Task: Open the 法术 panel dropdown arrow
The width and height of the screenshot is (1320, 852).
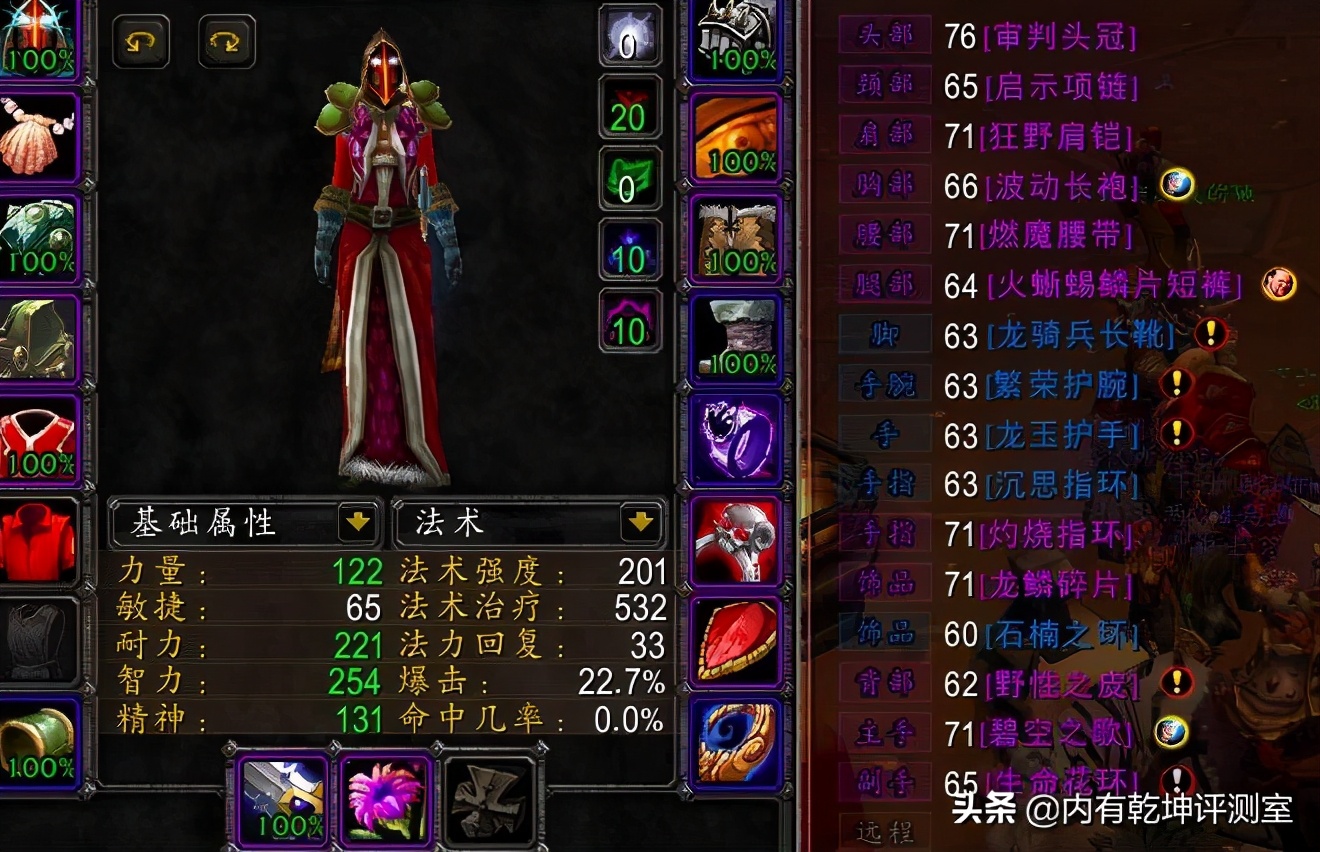Action: 643,522
